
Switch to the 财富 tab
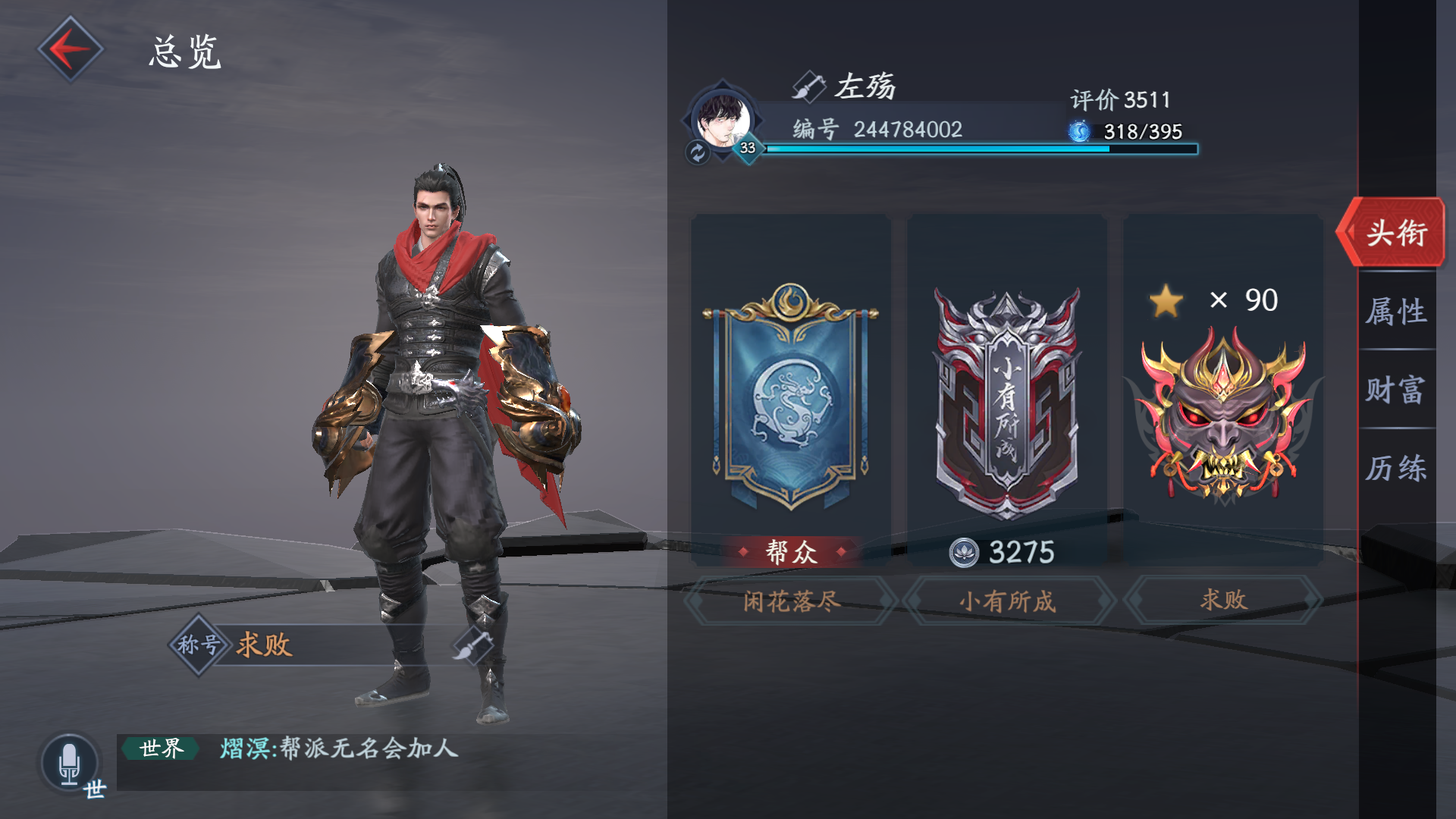pyautogui.click(x=1398, y=391)
